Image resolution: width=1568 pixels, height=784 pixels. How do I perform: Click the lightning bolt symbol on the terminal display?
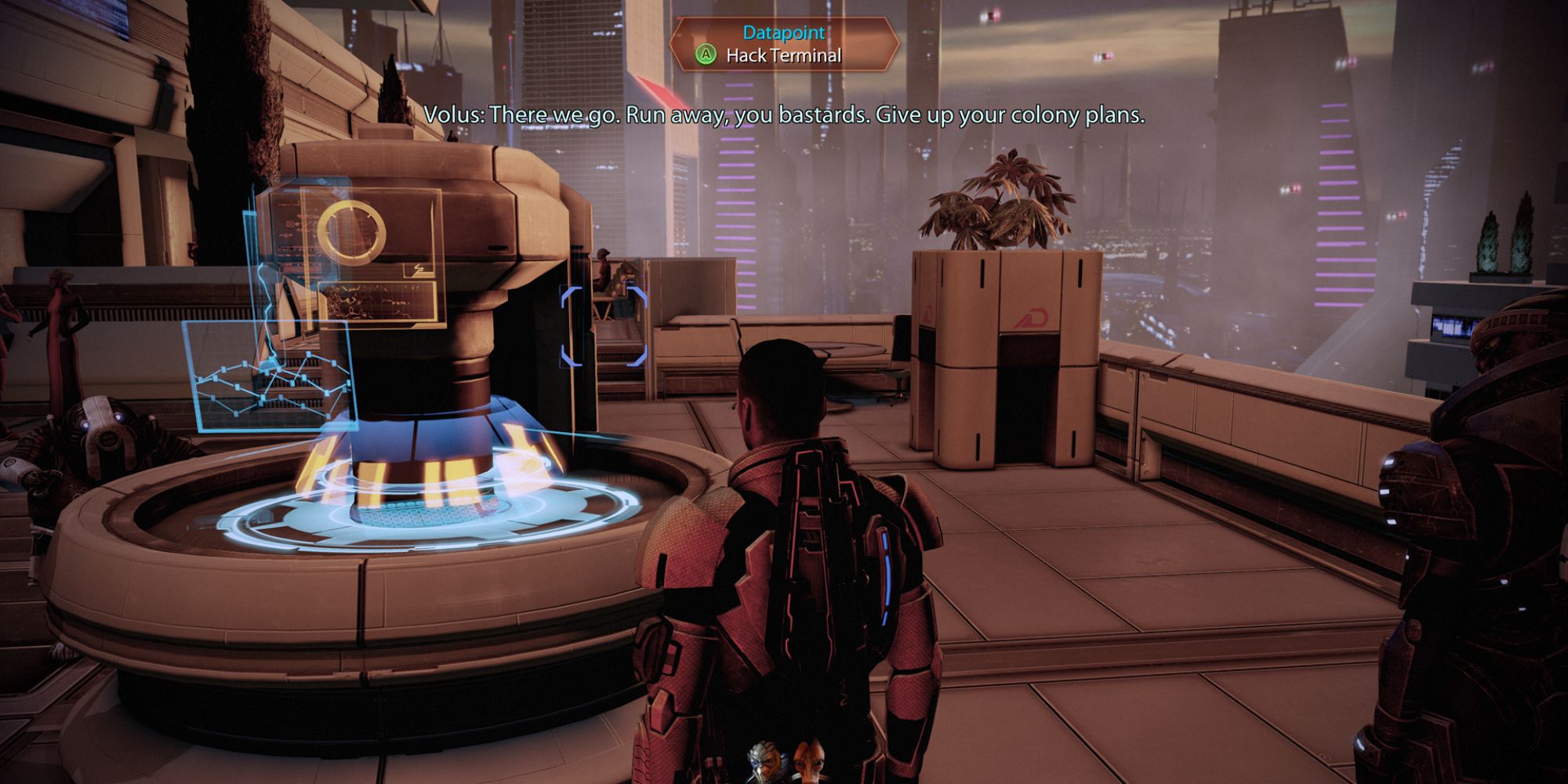(419, 270)
